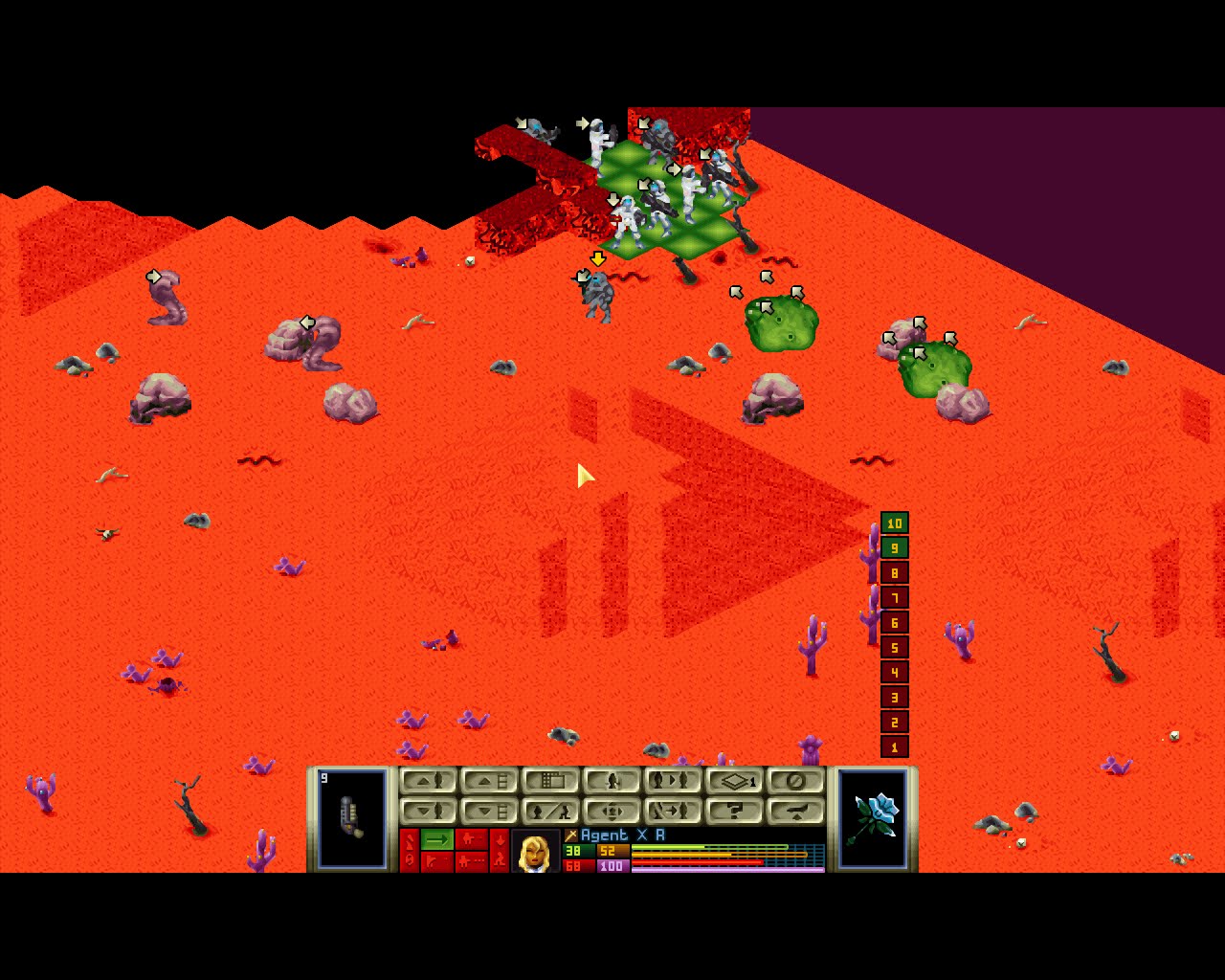The height and width of the screenshot is (980, 1225).
Task: Toggle the kneel/stand stance icon
Action: (552, 811)
